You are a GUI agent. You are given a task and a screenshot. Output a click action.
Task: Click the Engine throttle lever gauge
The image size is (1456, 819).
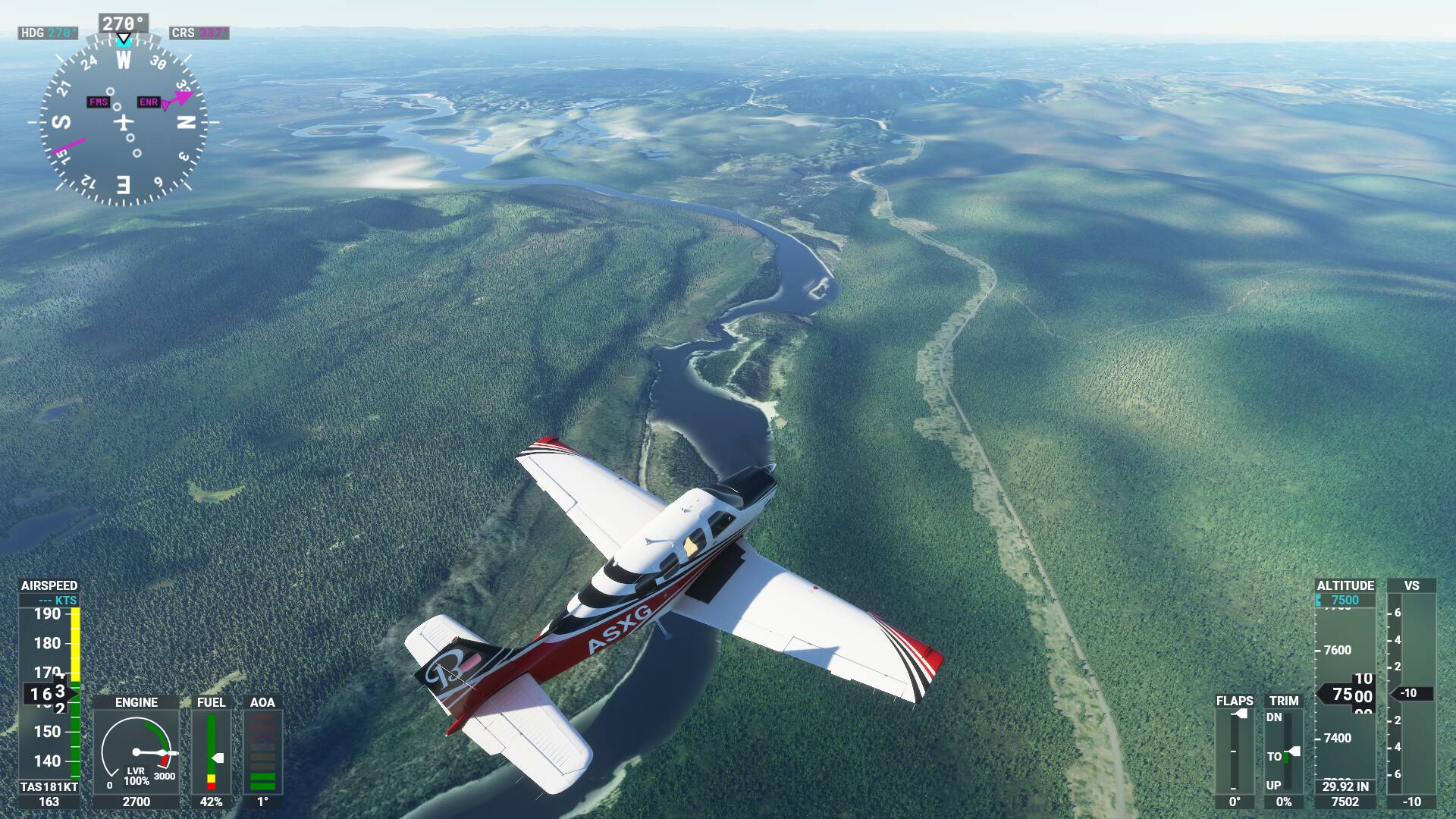pos(136,752)
